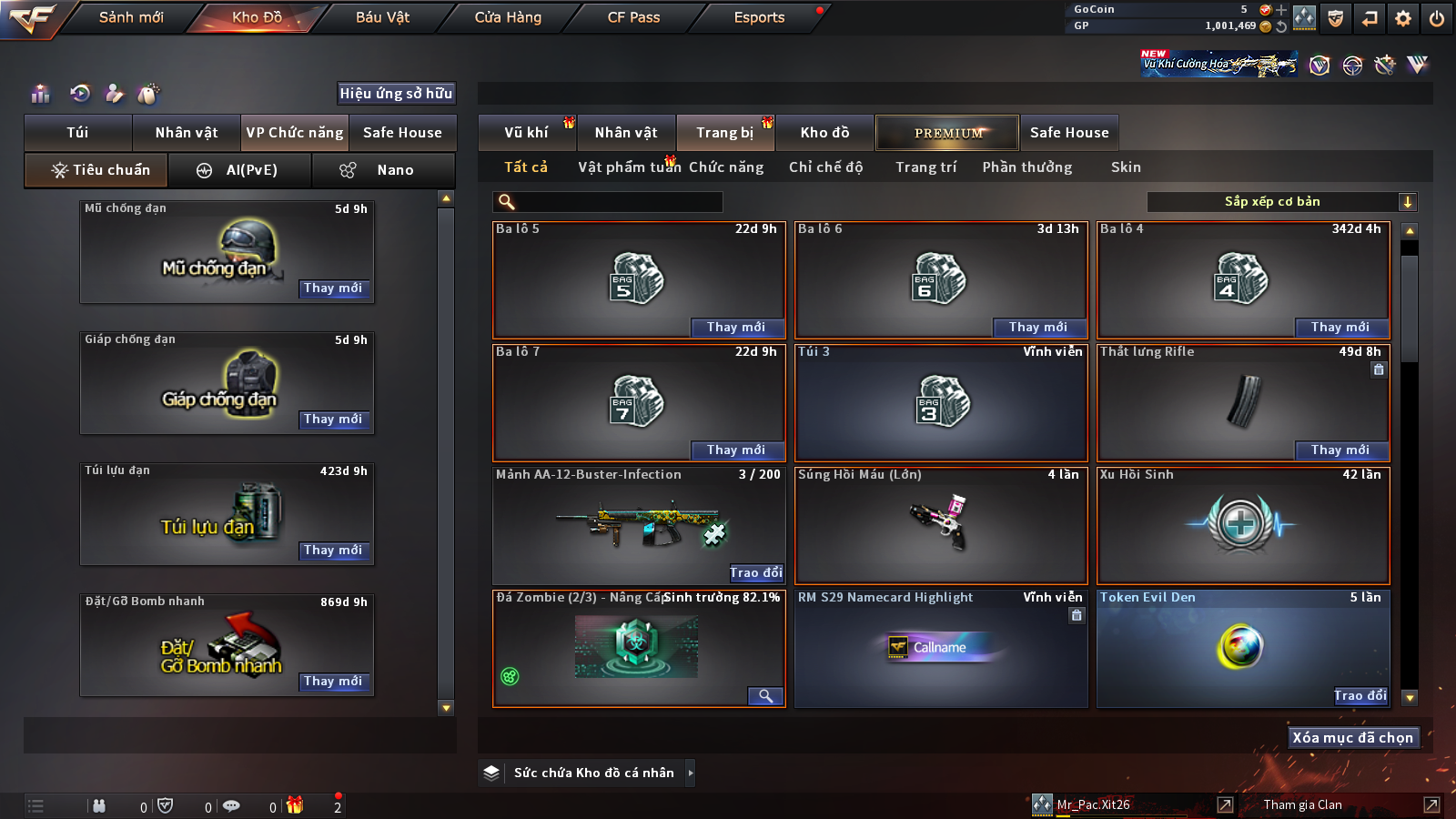Select the PREMIUM storage tab
Screen dimensions: 1456x819
click(947, 133)
